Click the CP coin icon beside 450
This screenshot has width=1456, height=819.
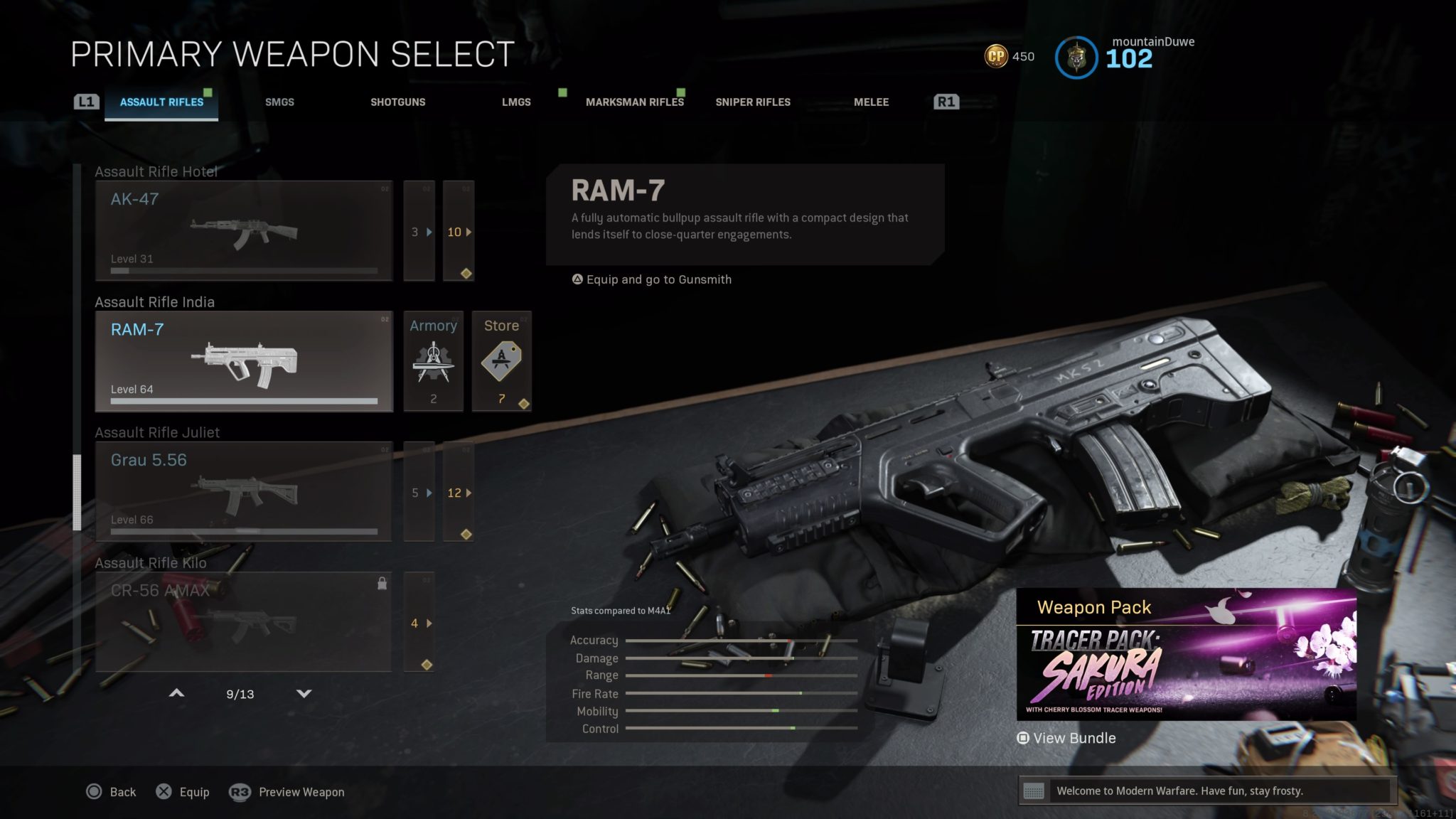point(997,55)
